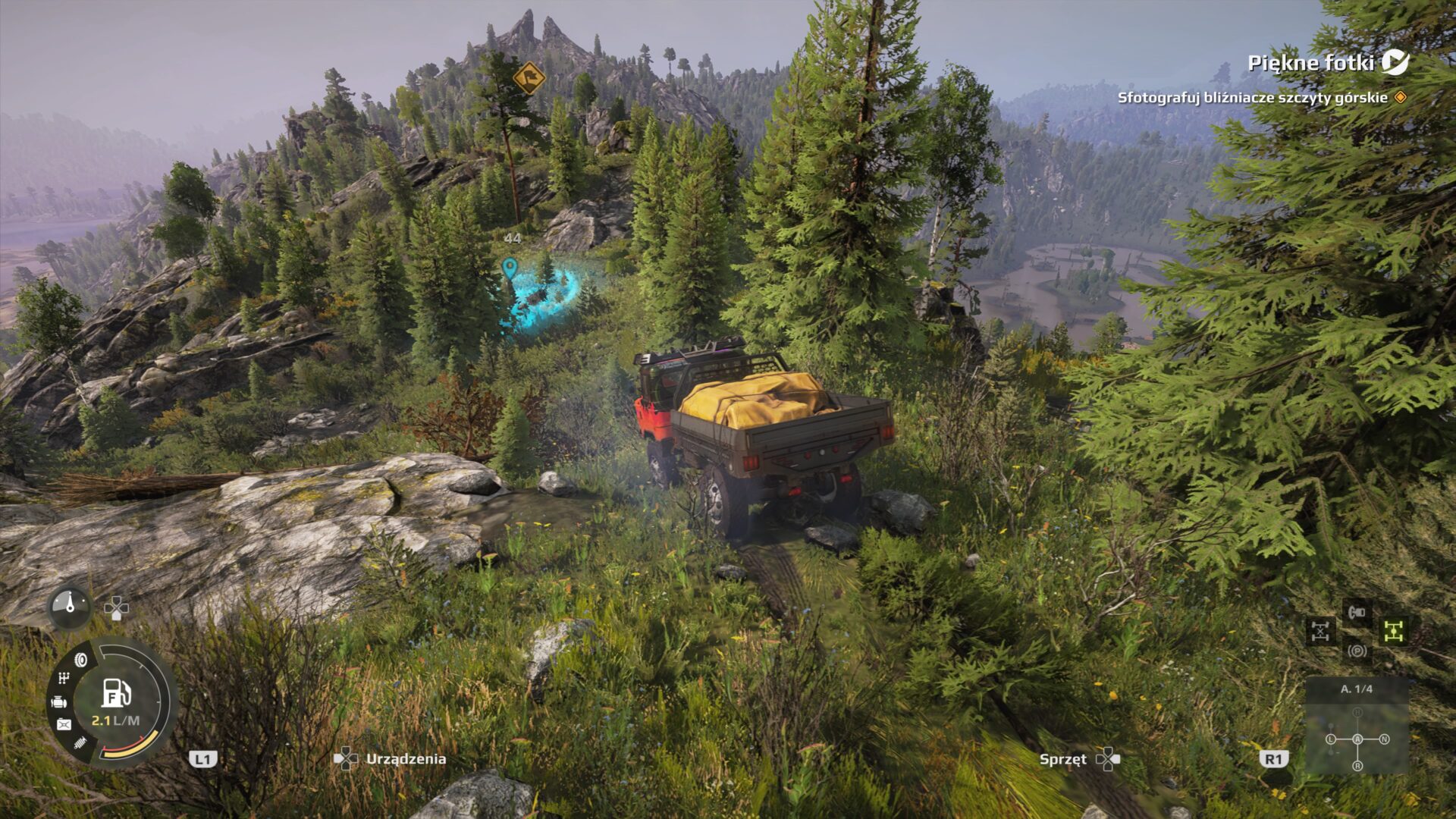Click the gearbox status icon
This screenshot has width=1456, height=819.
point(64,679)
